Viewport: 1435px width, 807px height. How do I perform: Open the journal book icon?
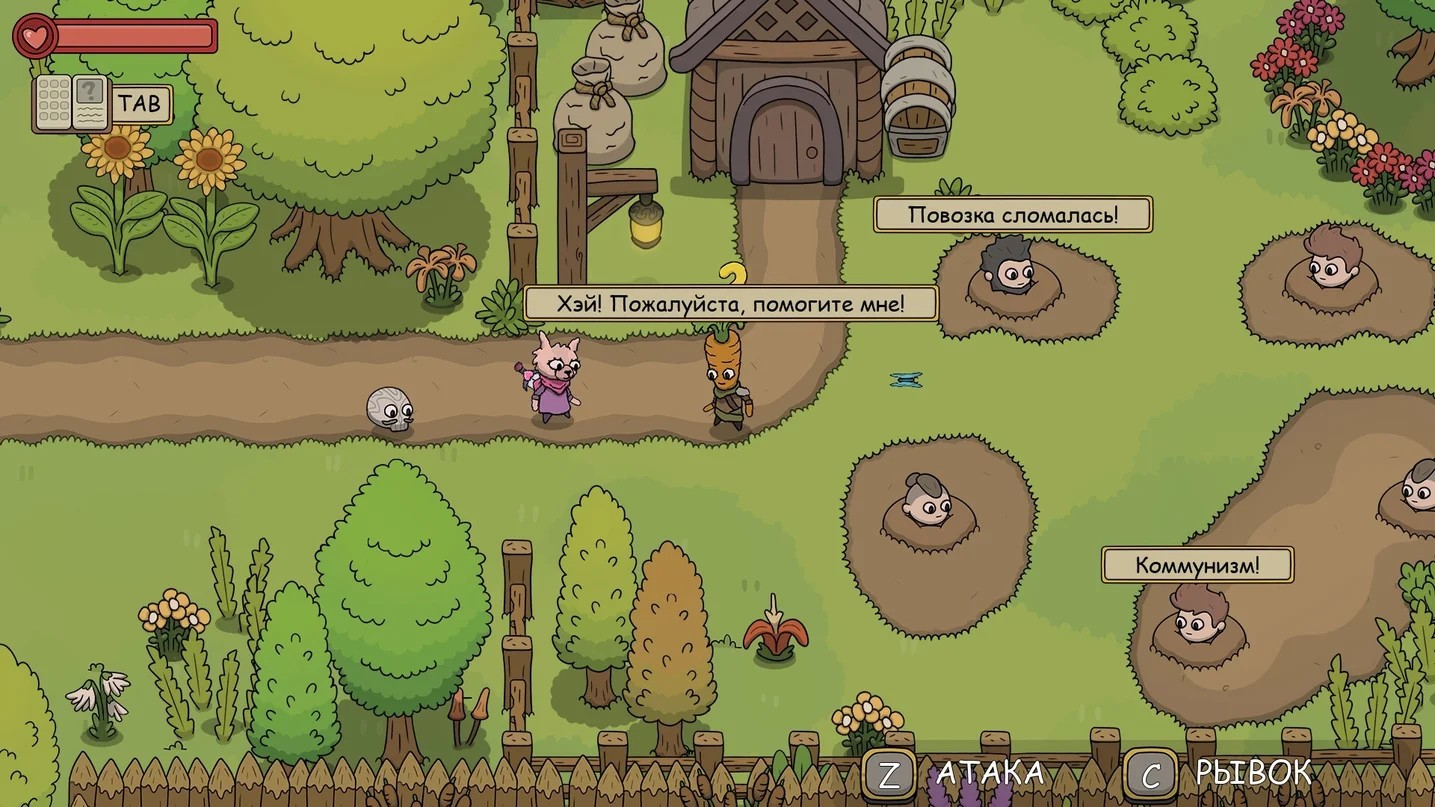[71, 103]
